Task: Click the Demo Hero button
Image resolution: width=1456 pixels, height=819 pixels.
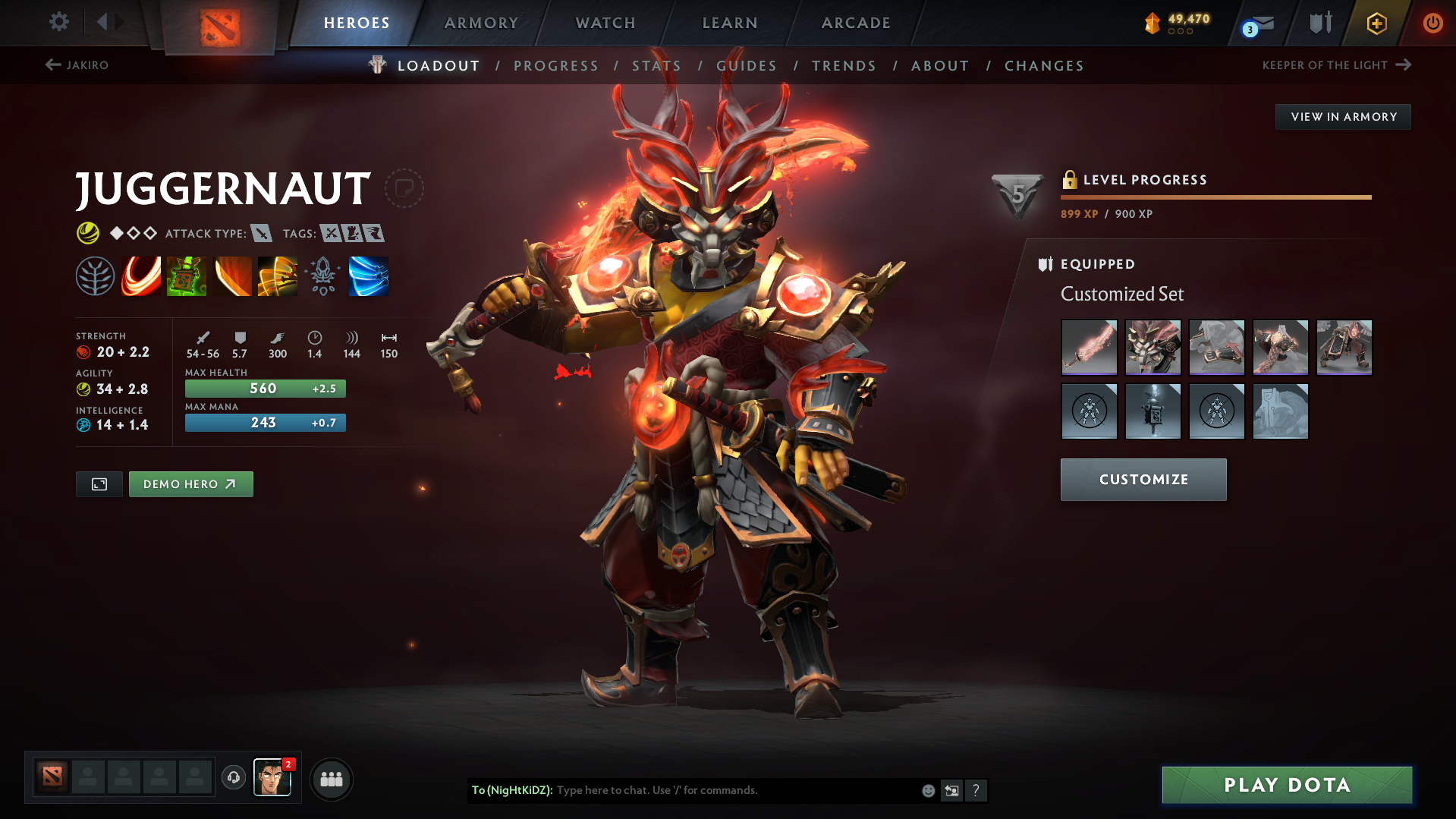Action: (x=190, y=484)
